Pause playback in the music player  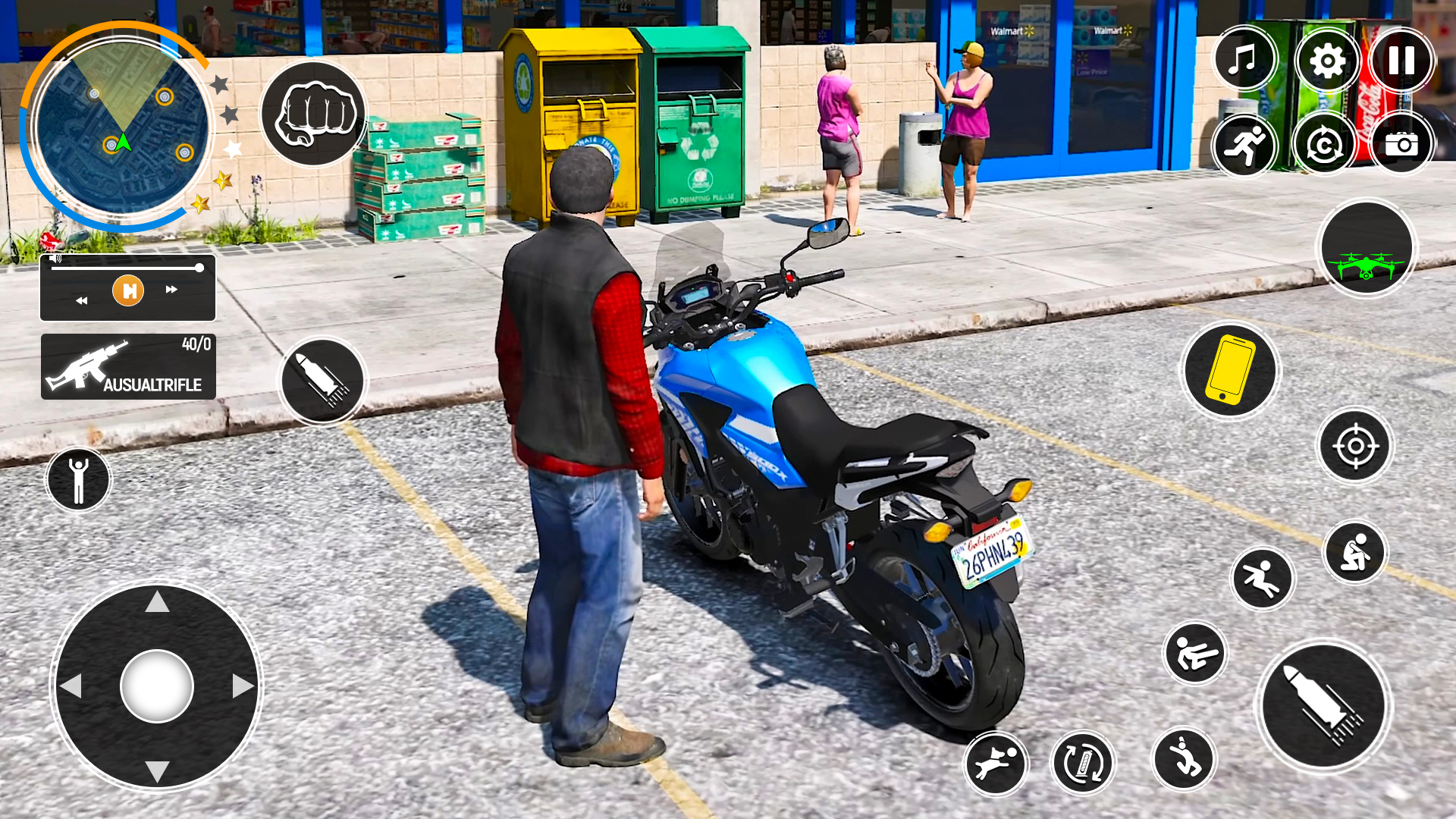[x=127, y=290]
